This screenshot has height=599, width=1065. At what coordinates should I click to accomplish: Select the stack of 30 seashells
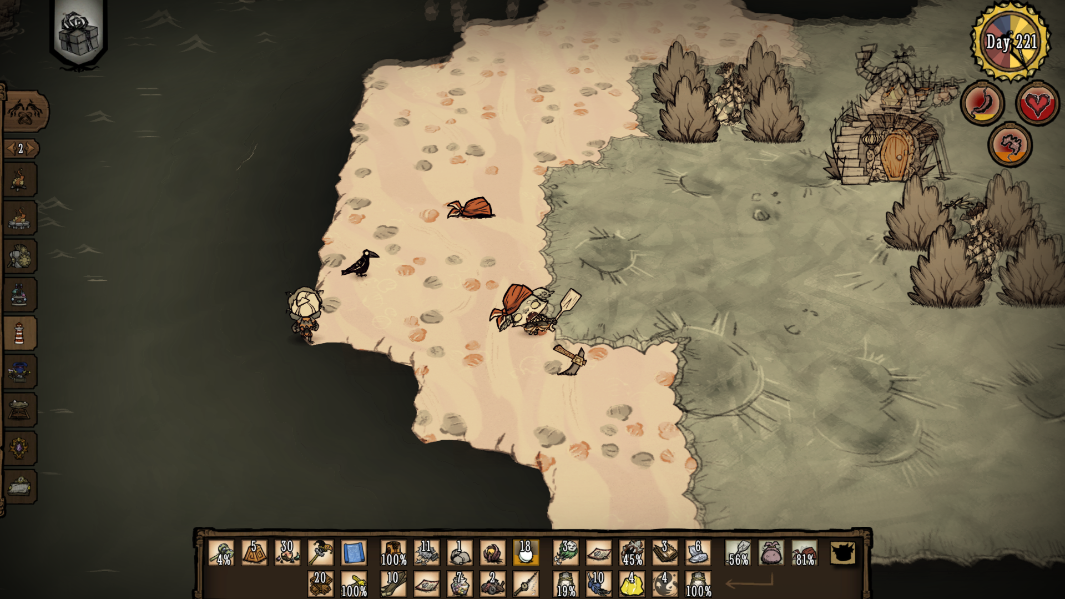(x=287, y=553)
